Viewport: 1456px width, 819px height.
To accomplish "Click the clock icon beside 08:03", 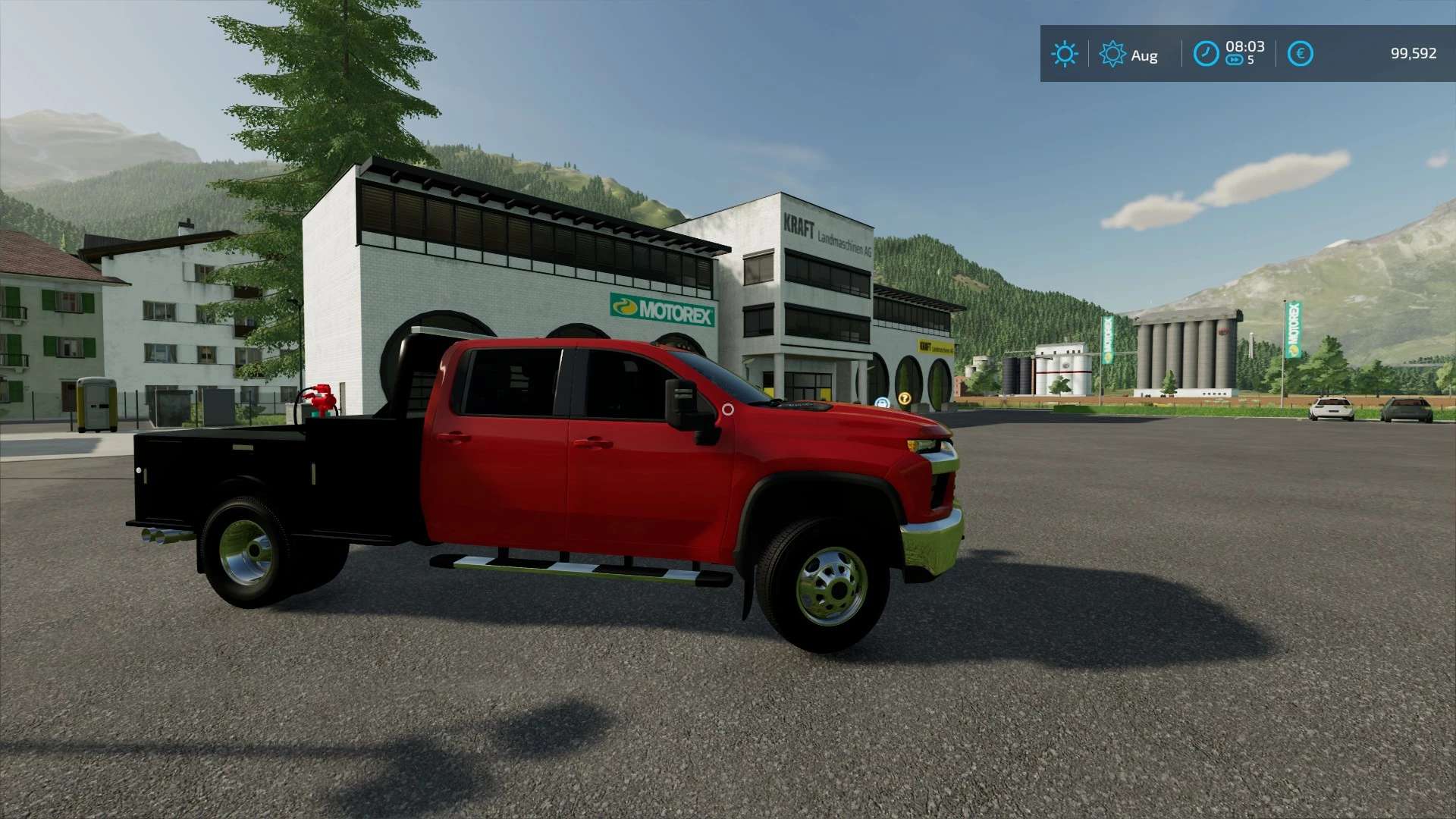I will (x=1206, y=54).
